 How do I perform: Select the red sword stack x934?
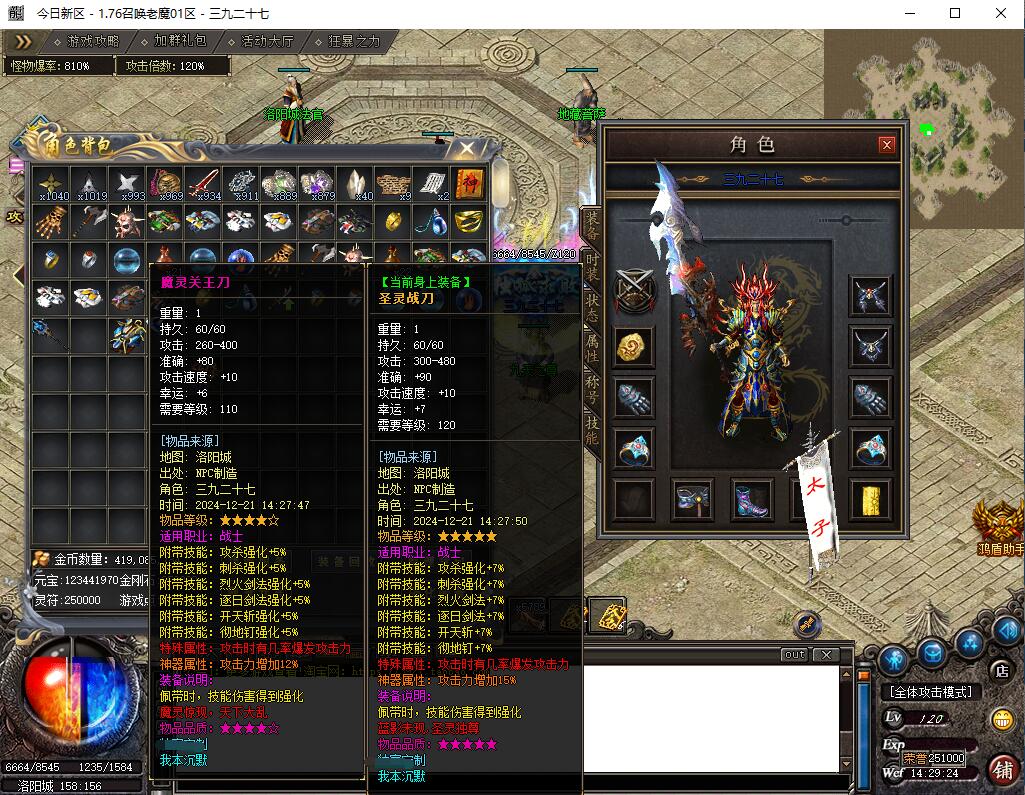204,184
